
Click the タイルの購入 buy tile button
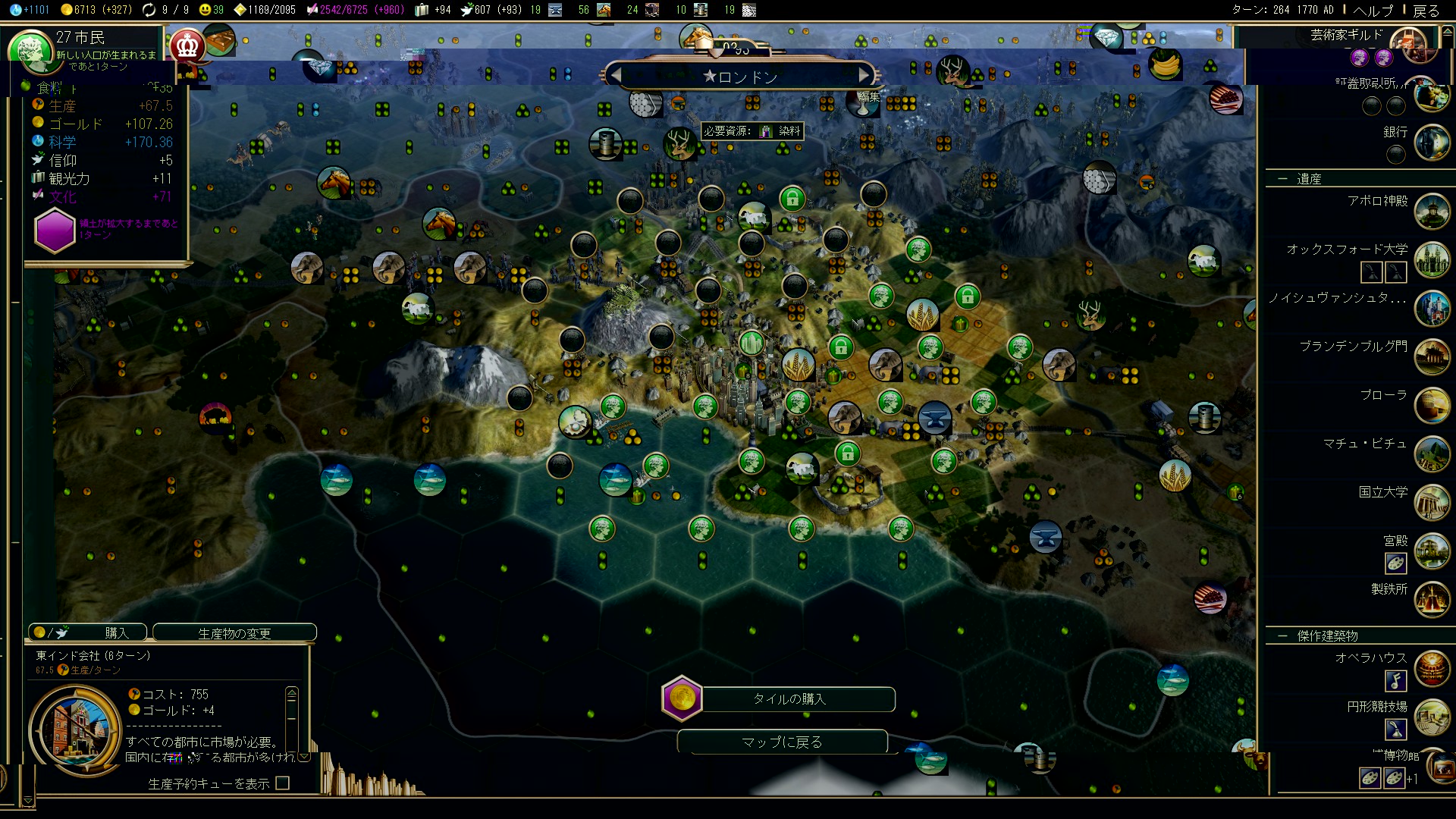tap(789, 698)
